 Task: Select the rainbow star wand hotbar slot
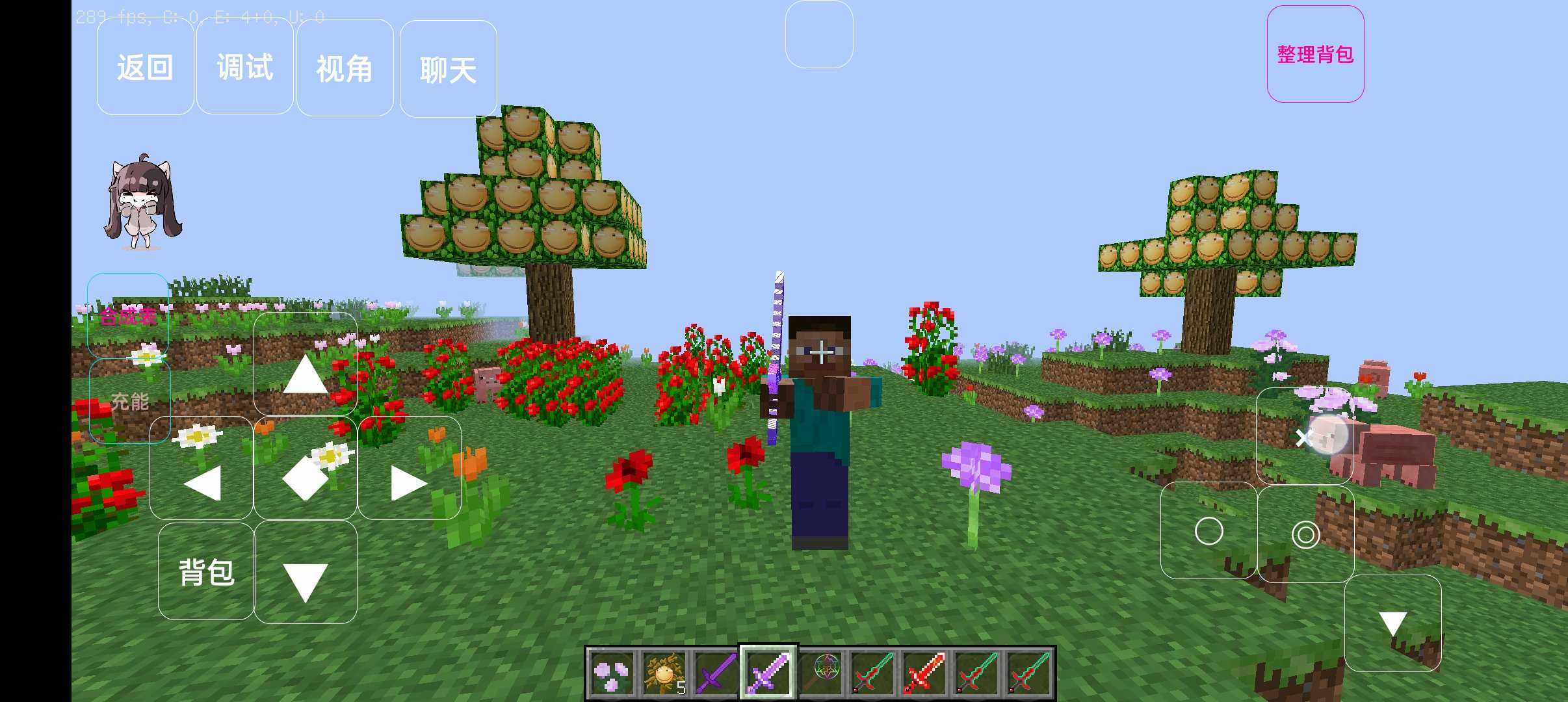821,673
